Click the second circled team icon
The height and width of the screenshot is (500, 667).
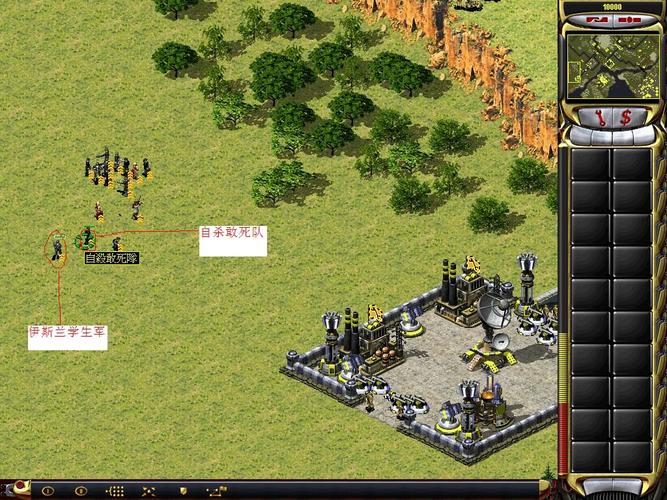(x=81, y=491)
